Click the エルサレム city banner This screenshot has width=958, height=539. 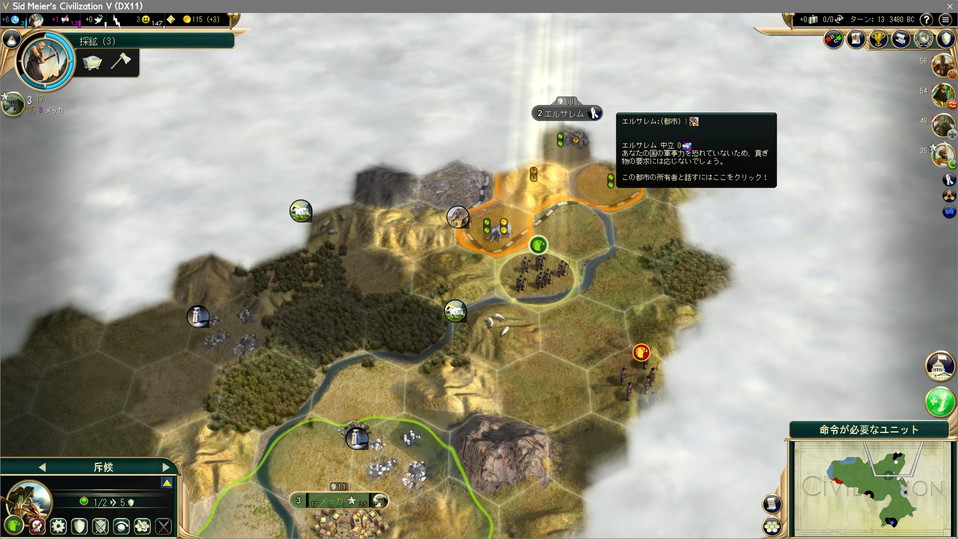click(x=567, y=113)
